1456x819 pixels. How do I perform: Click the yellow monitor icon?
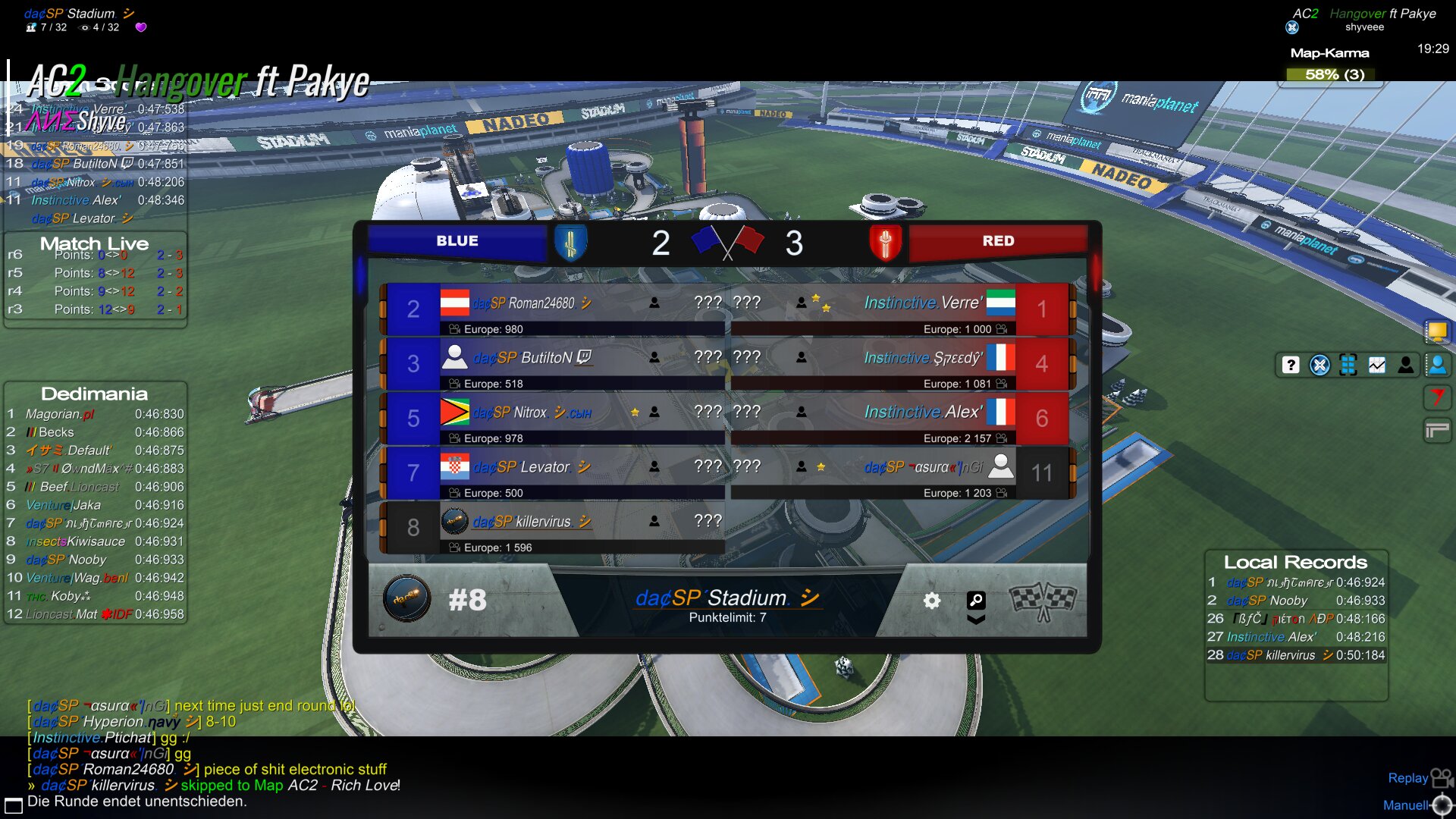tap(1437, 331)
